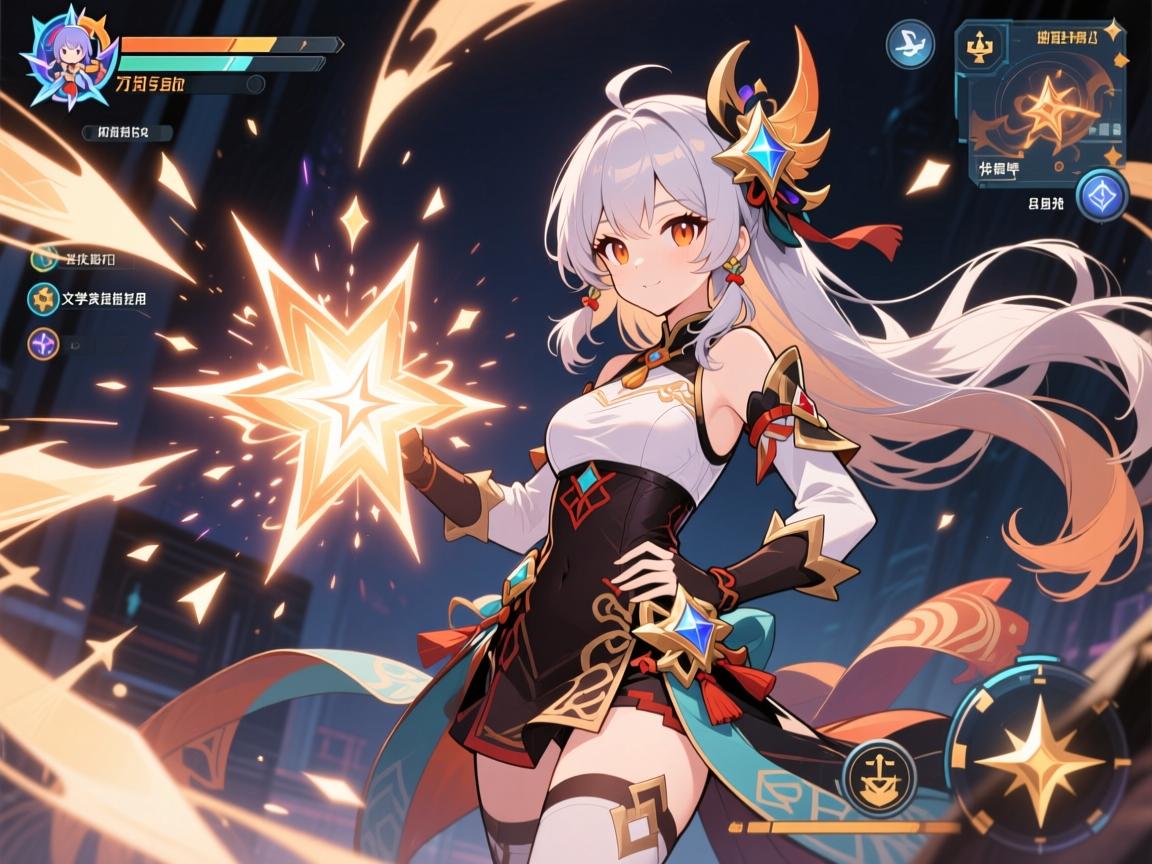The height and width of the screenshot is (864, 1152).
Task: Choose the purple sparkle icon in the side list
Action: (44, 343)
